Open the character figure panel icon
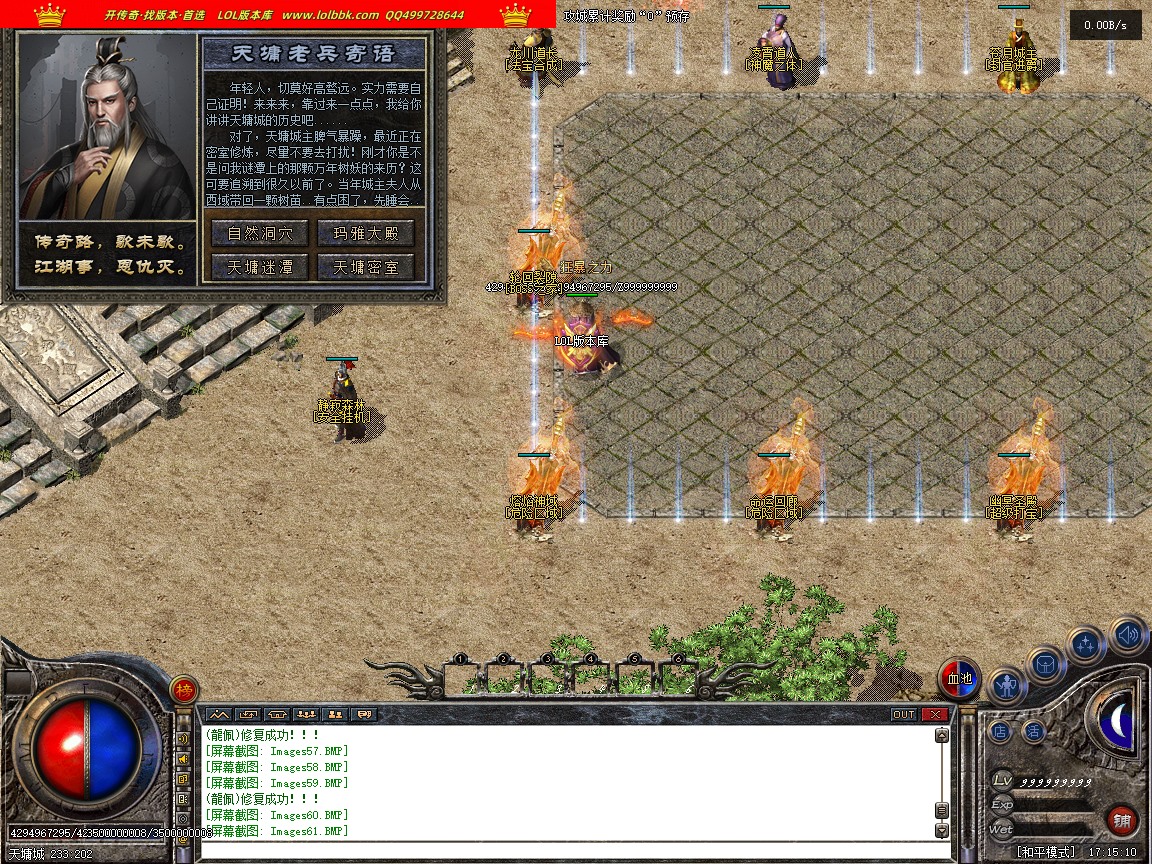This screenshot has width=1152, height=864. (1007, 686)
